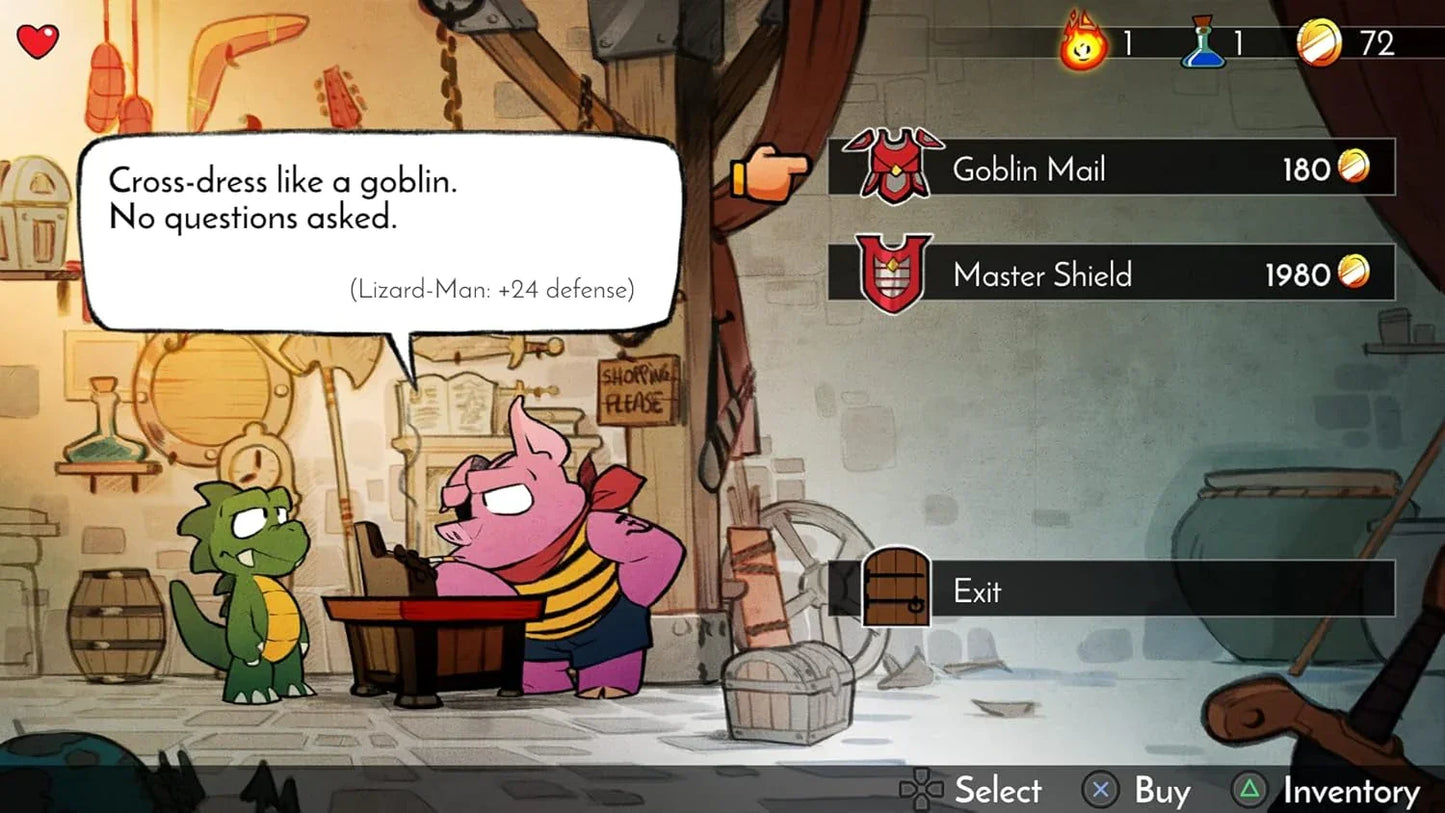
Task: Click the red heart health icon
Action: [37, 40]
